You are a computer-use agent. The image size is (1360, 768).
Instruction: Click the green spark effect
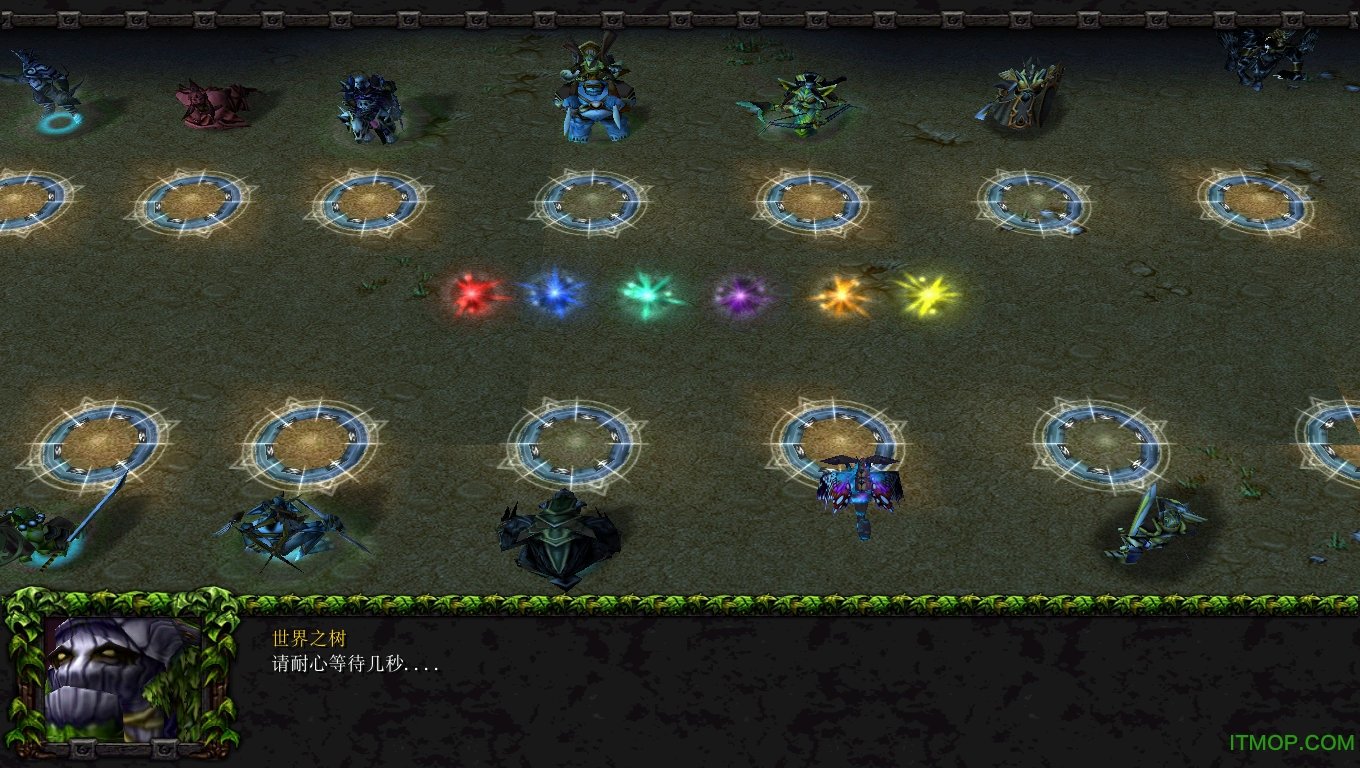pos(648,293)
